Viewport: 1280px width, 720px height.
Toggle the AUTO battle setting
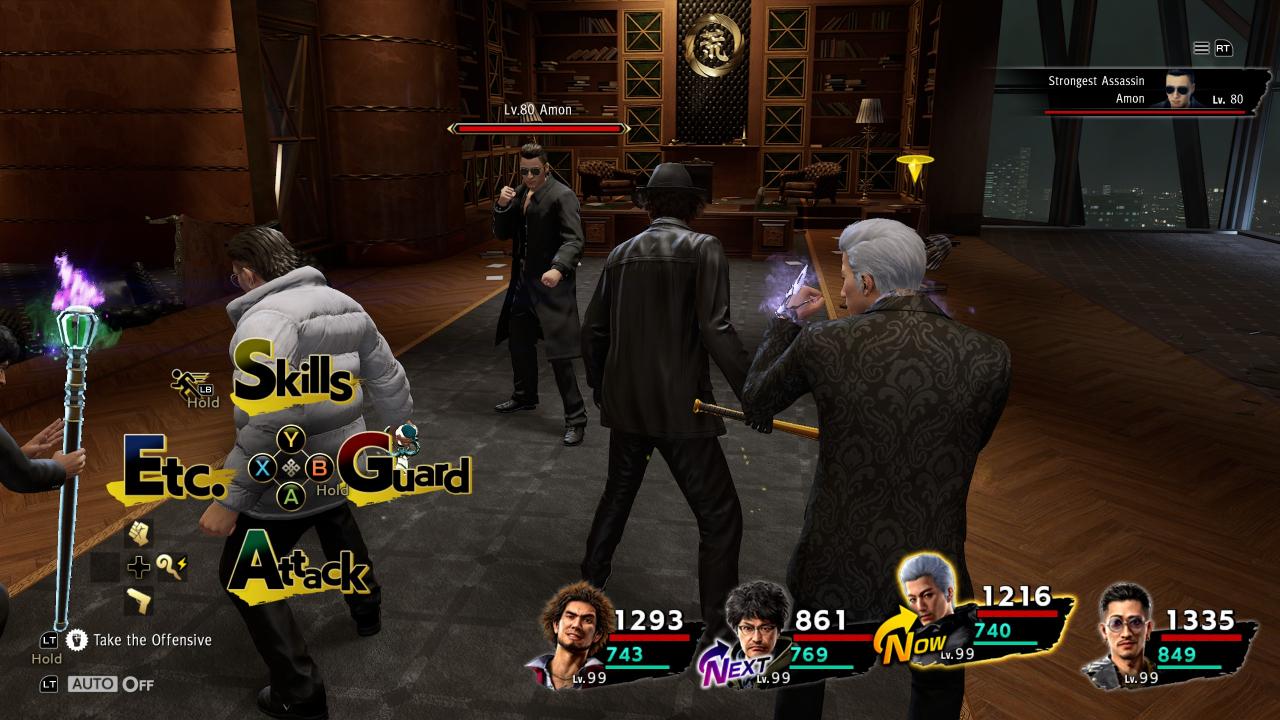click(x=110, y=684)
